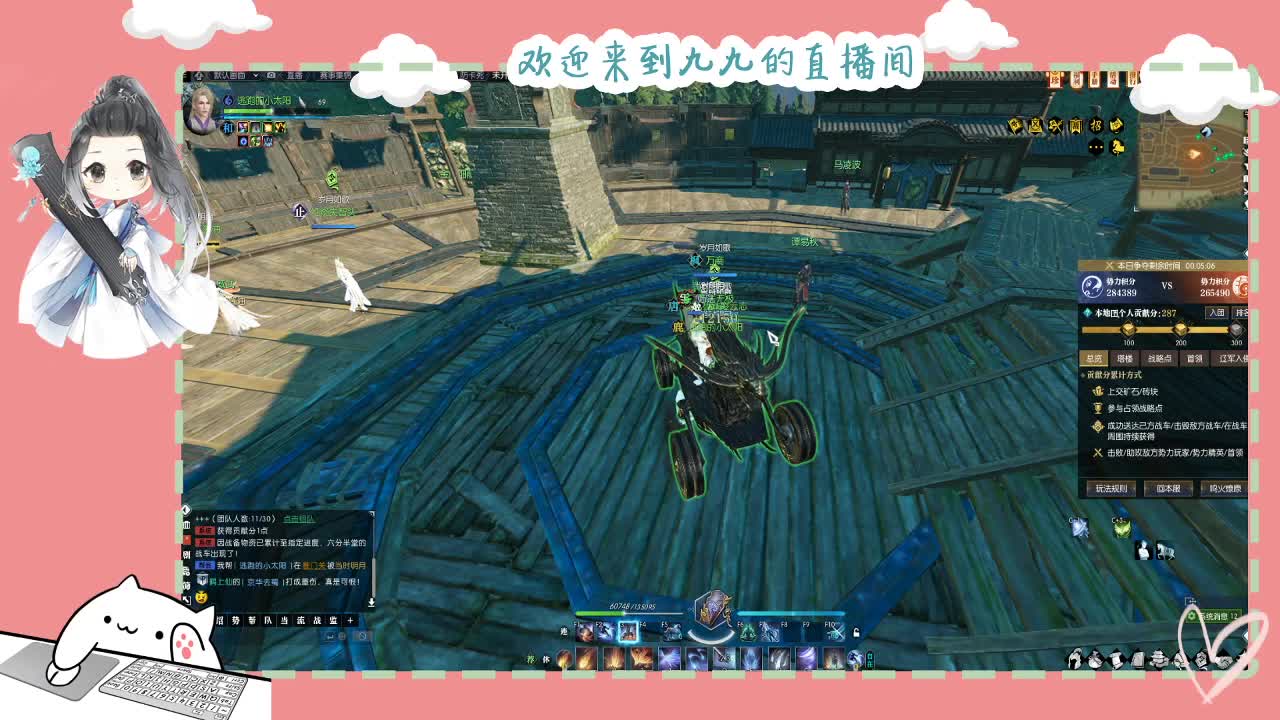Image resolution: width=1280 pixels, height=720 pixels.
Task: Click the 200-point milestone on the contribution progress bar
Action: (x=1179, y=330)
